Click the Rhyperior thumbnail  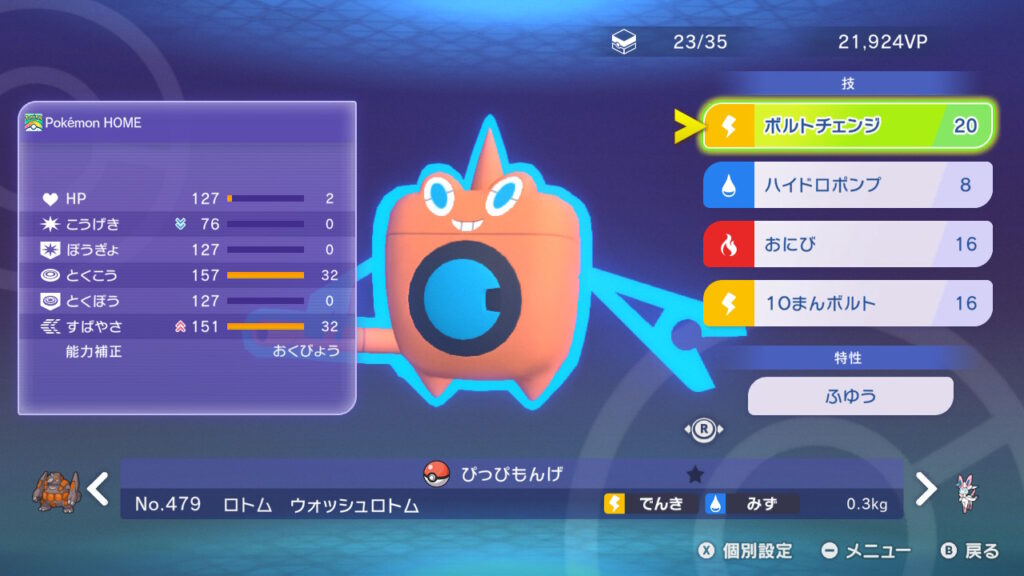[x=55, y=490]
